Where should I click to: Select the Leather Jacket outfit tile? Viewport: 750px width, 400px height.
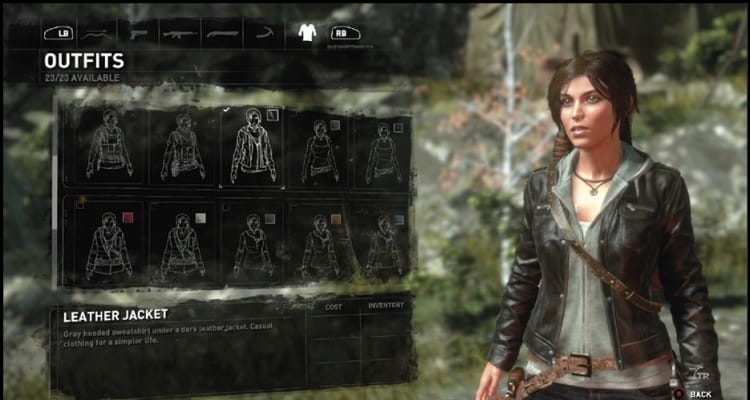252,146
